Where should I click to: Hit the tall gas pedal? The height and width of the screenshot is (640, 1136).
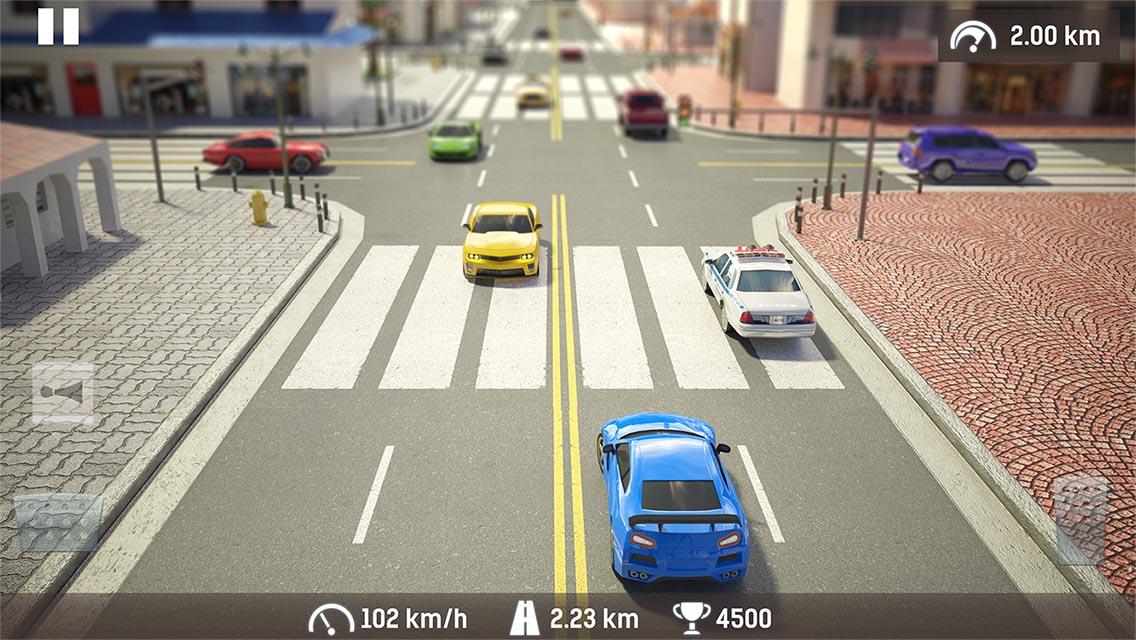pyautogui.click(x=1081, y=519)
